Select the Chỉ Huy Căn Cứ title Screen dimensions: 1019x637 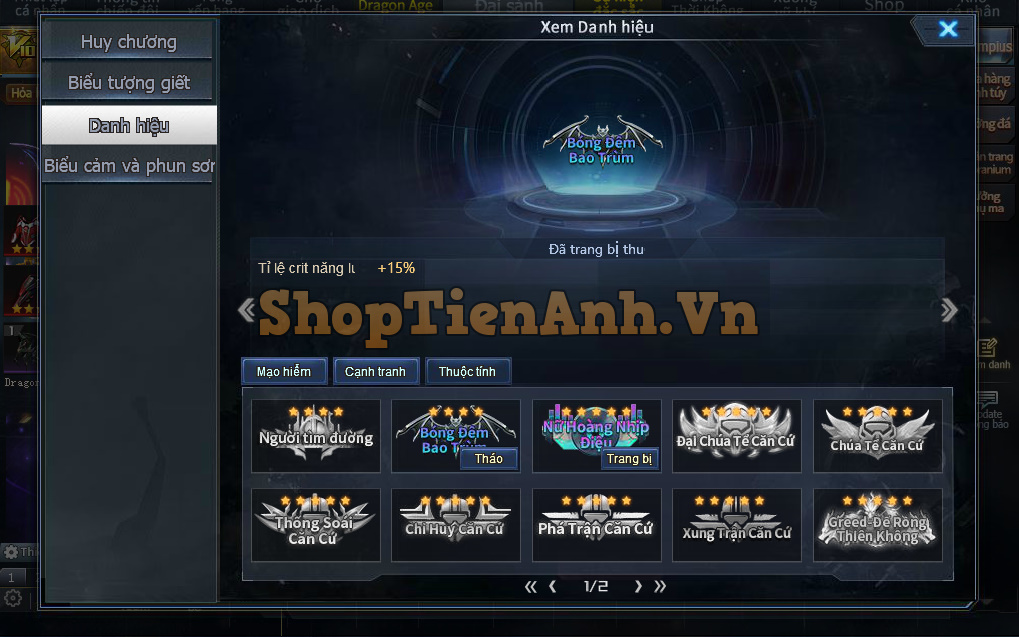(456, 524)
